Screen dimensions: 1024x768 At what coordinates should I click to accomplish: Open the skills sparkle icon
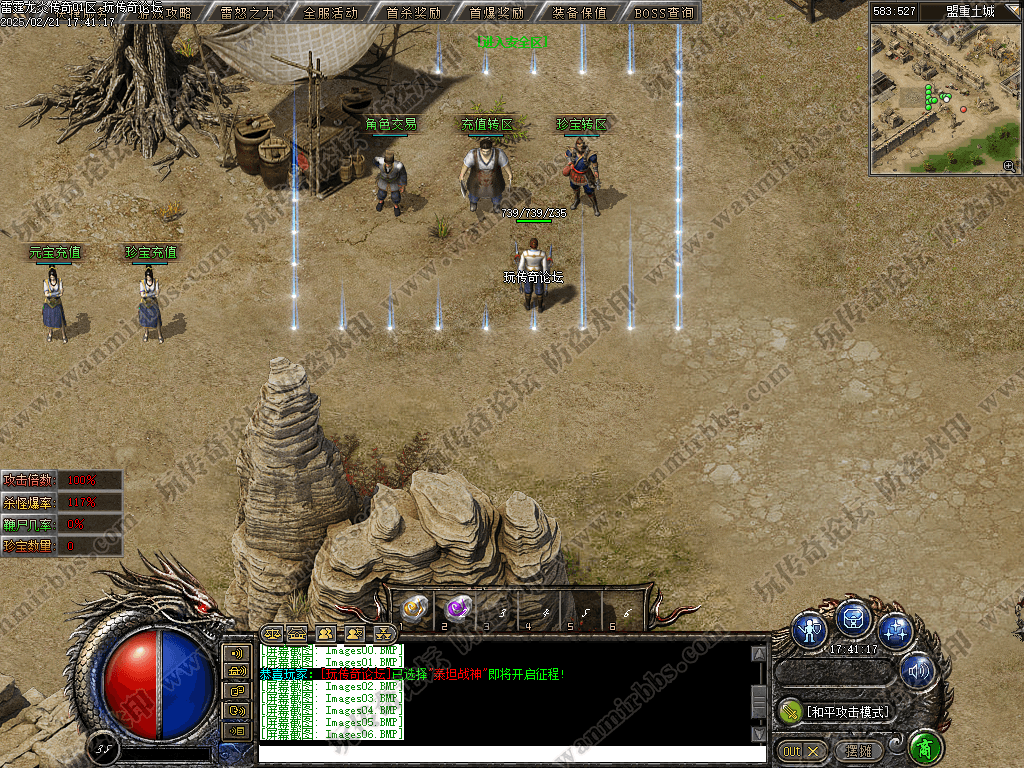pos(895,630)
